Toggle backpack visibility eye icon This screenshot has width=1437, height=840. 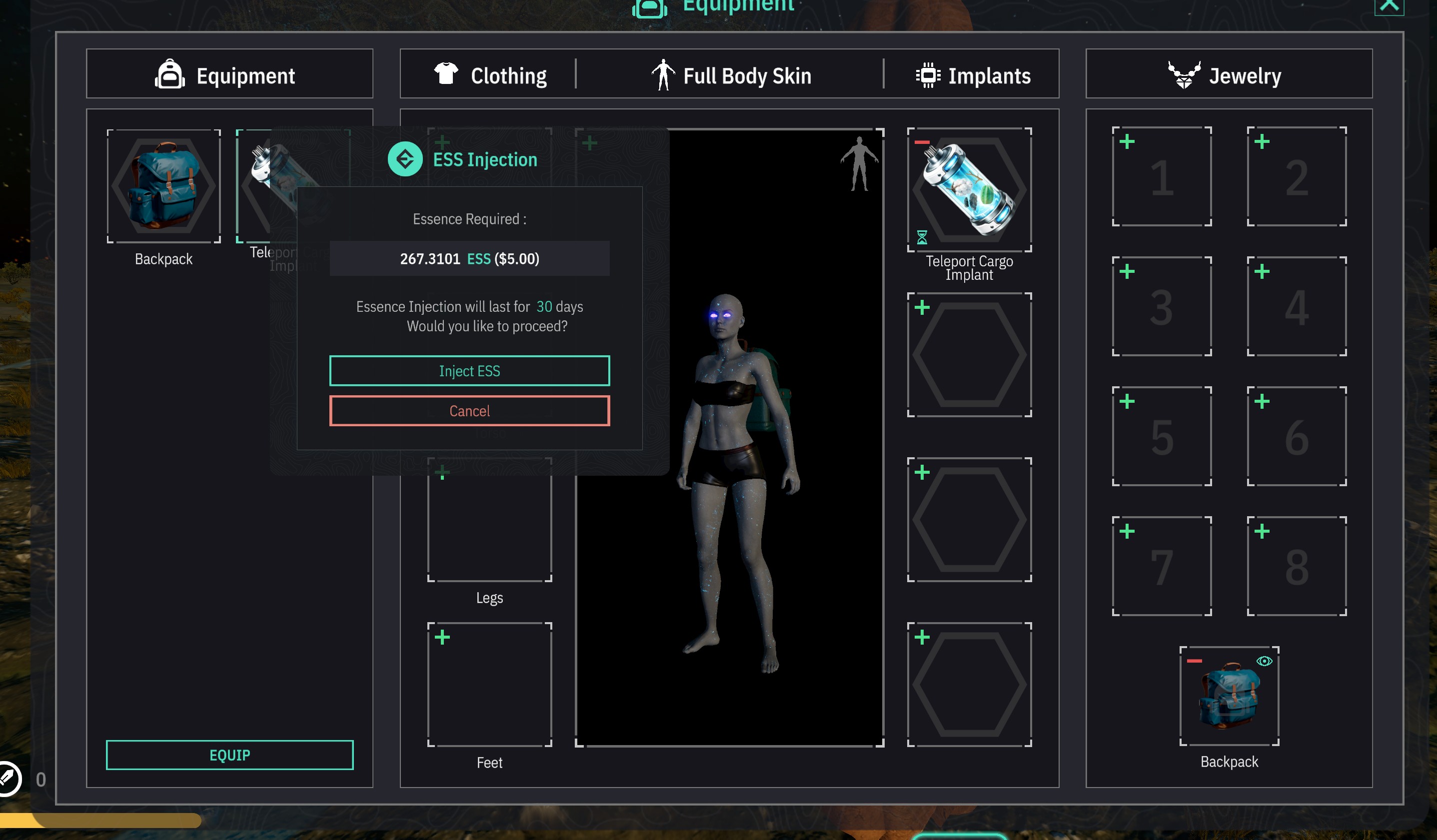(1264, 662)
